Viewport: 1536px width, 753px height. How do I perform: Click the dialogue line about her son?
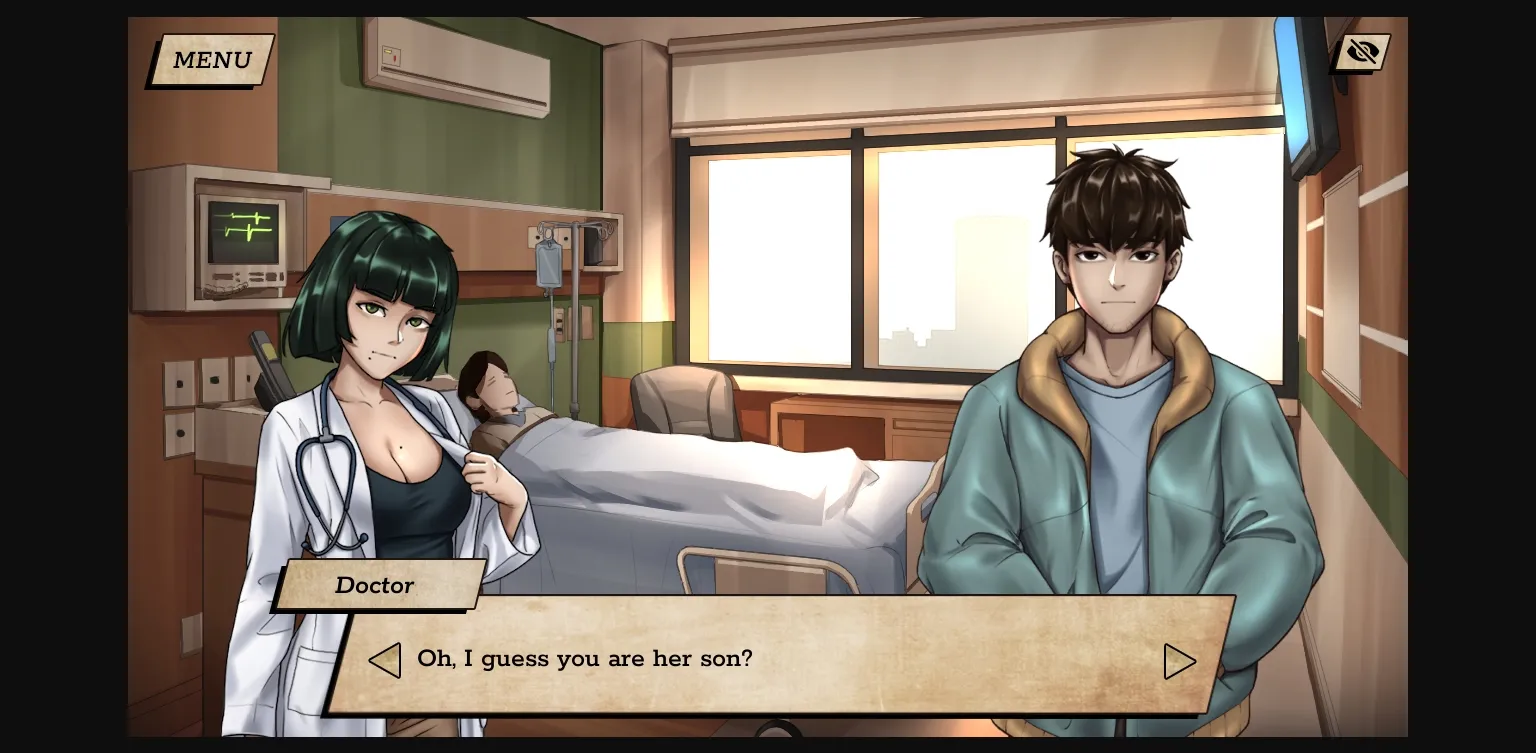click(583, 659)
